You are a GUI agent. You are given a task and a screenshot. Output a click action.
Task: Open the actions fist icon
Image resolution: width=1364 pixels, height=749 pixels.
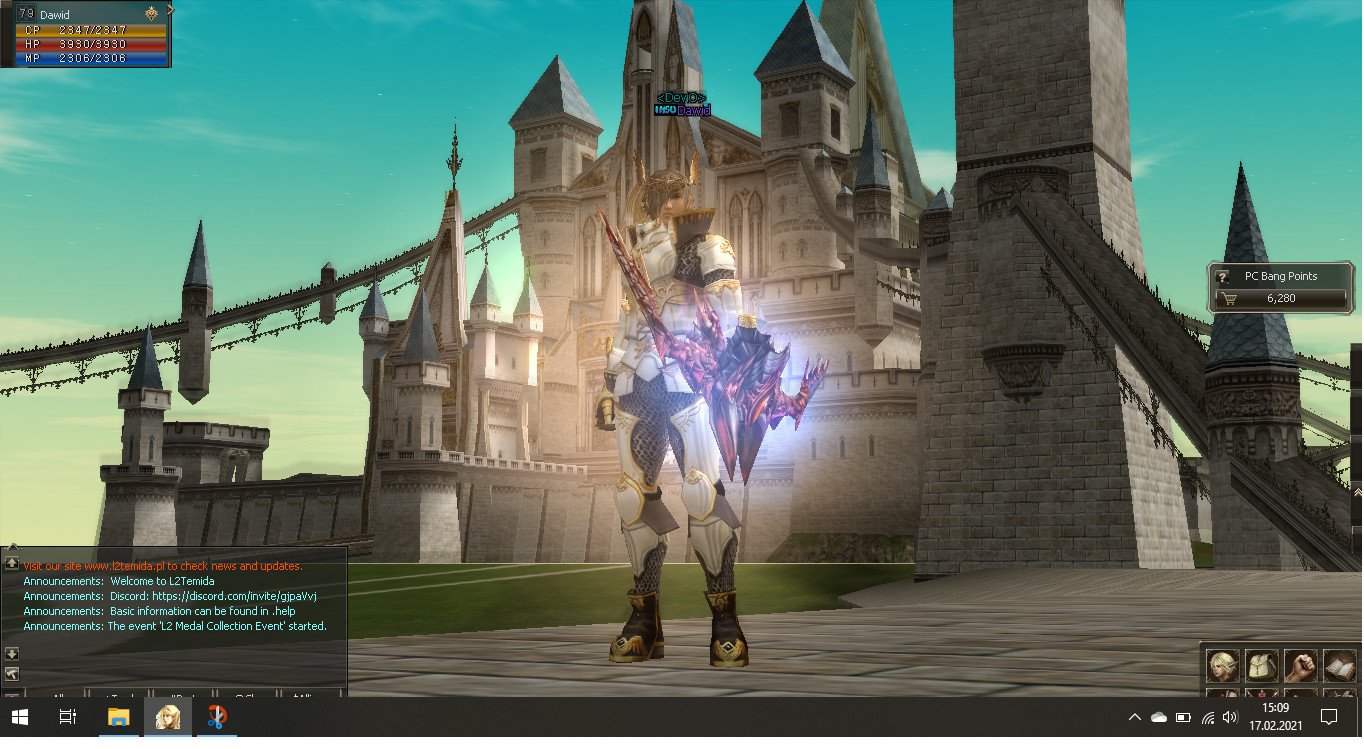pos(1300,665)
